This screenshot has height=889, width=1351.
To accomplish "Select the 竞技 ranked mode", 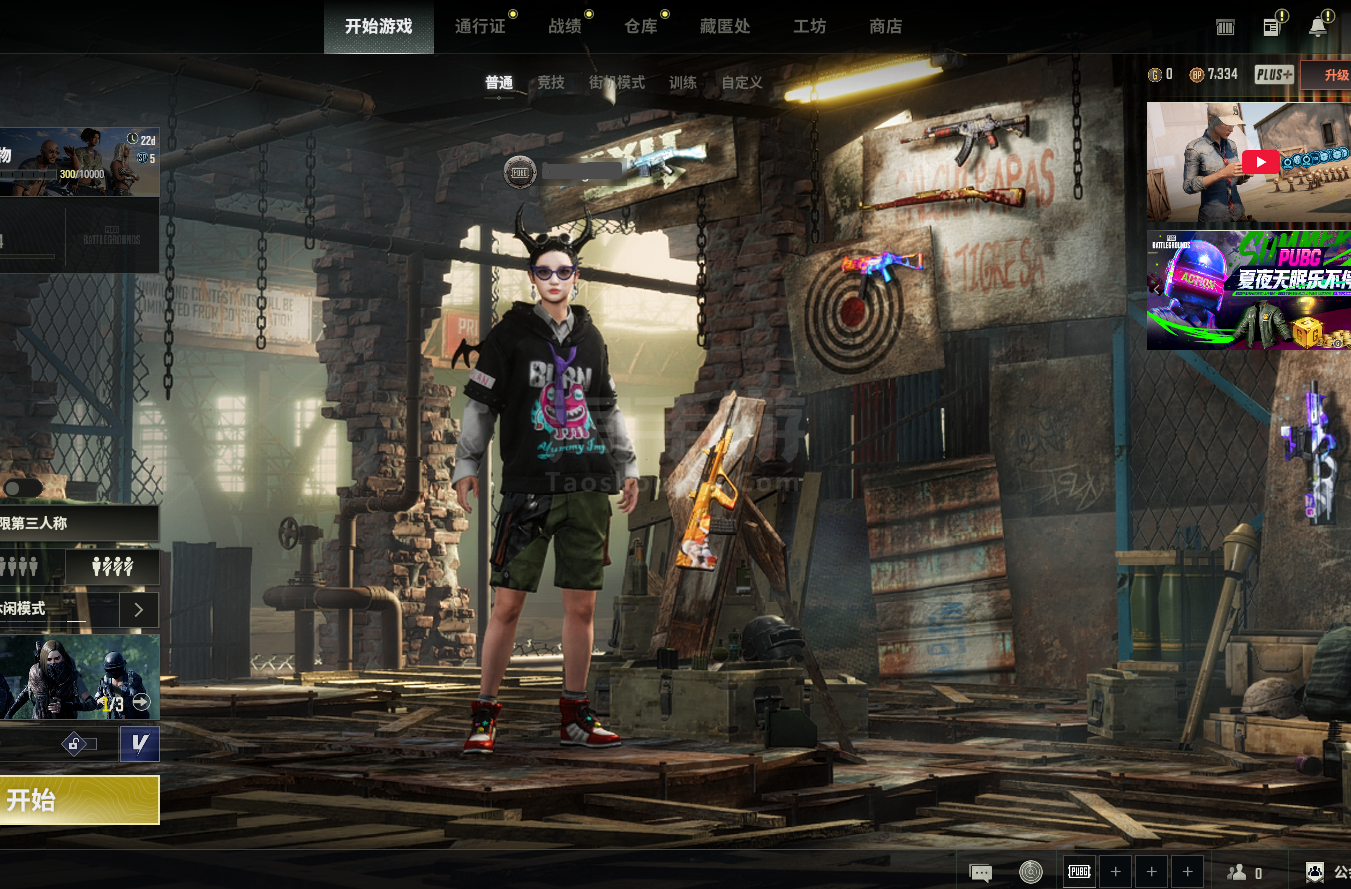I will (x=551, y=83).
